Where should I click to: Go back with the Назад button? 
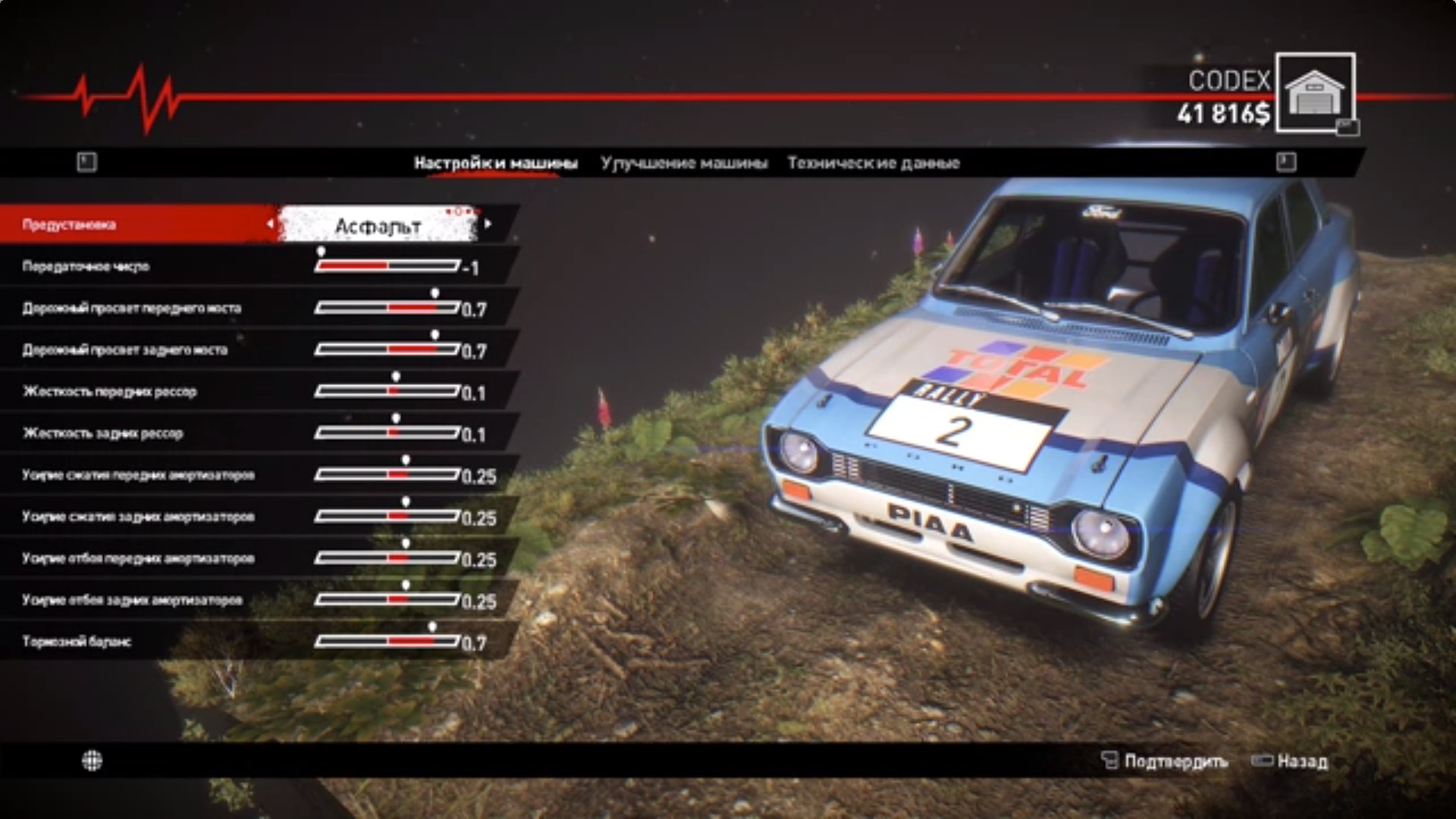[x=1291, y=761]
